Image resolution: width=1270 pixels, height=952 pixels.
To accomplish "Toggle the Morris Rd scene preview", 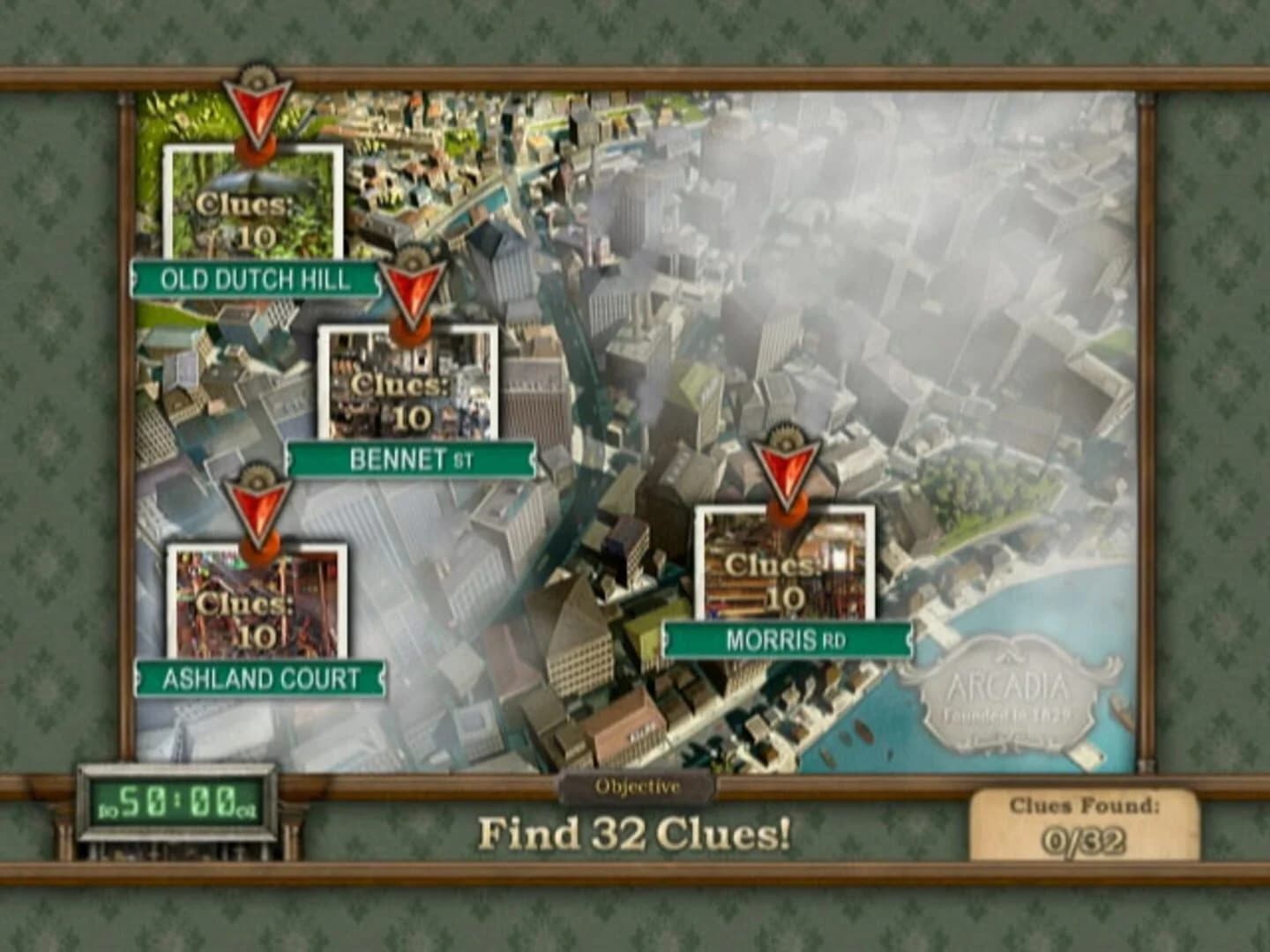I will tap(785, 573).
